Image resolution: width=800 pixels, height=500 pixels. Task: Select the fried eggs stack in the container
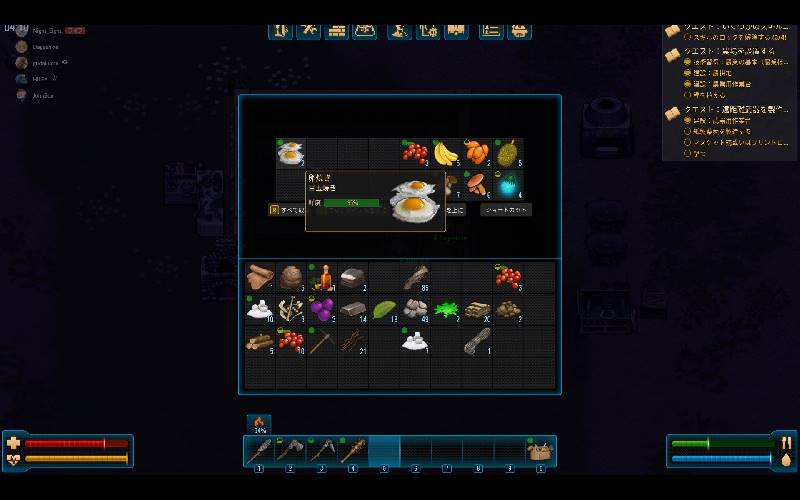(291, 153)
